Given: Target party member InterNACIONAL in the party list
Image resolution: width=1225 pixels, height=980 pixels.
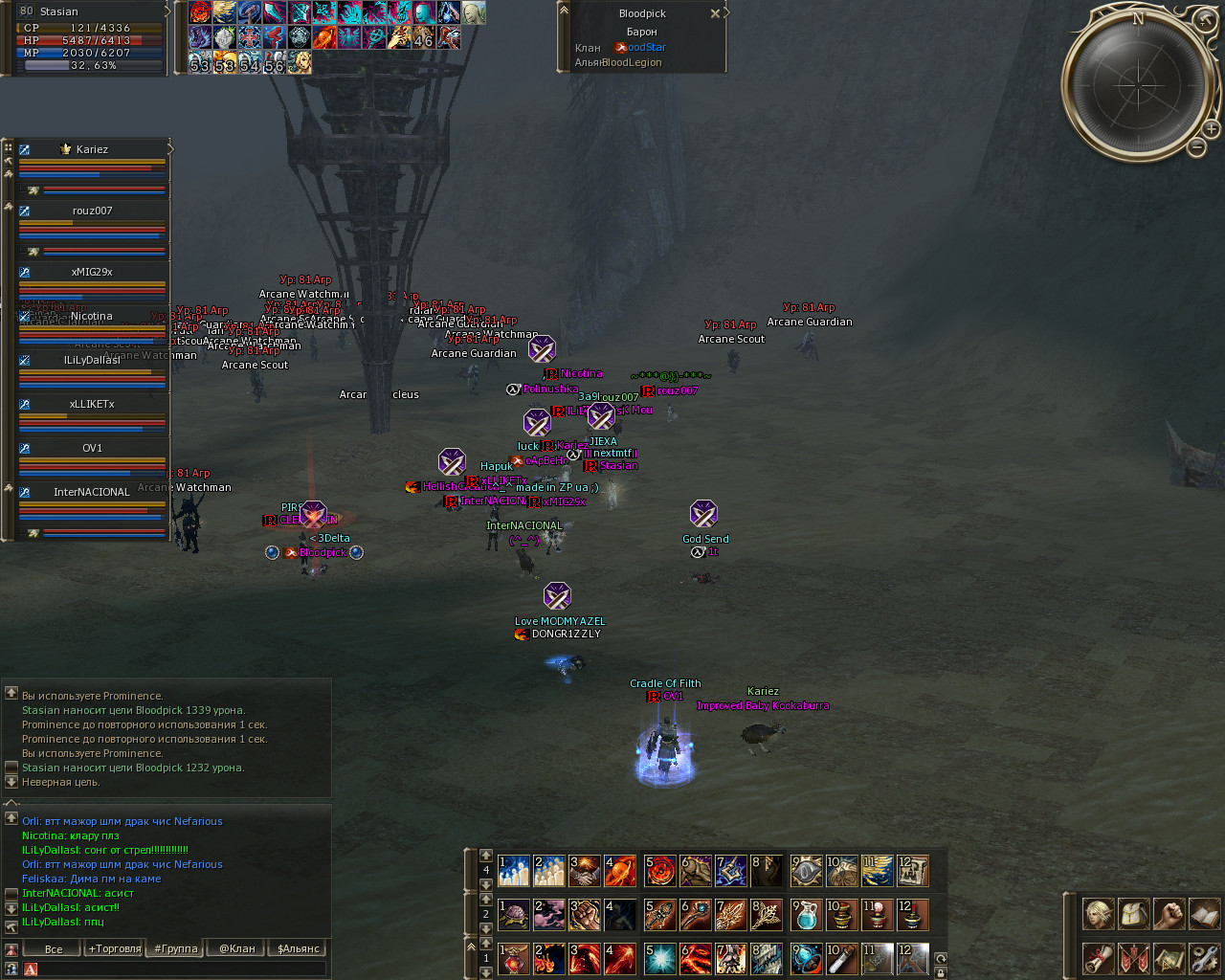Looking at the screenshot, I should pyautogui.click(x=92, y=492).
